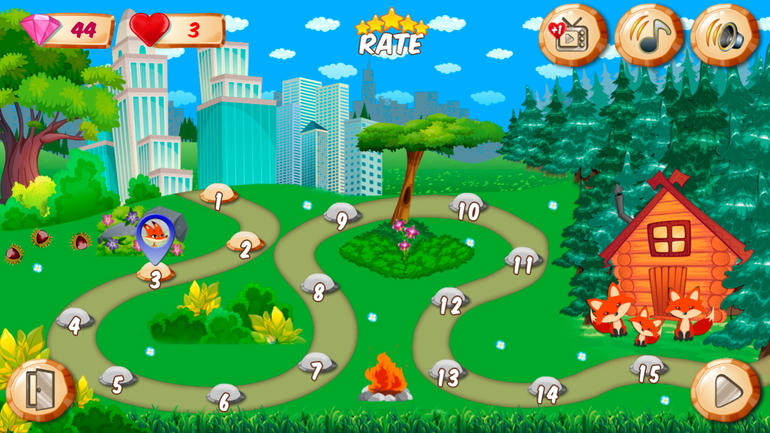Viewport: 770px width, 433px height.
Task: Exit through the door button
Action: pyautogui.click(x=40, y=390)
